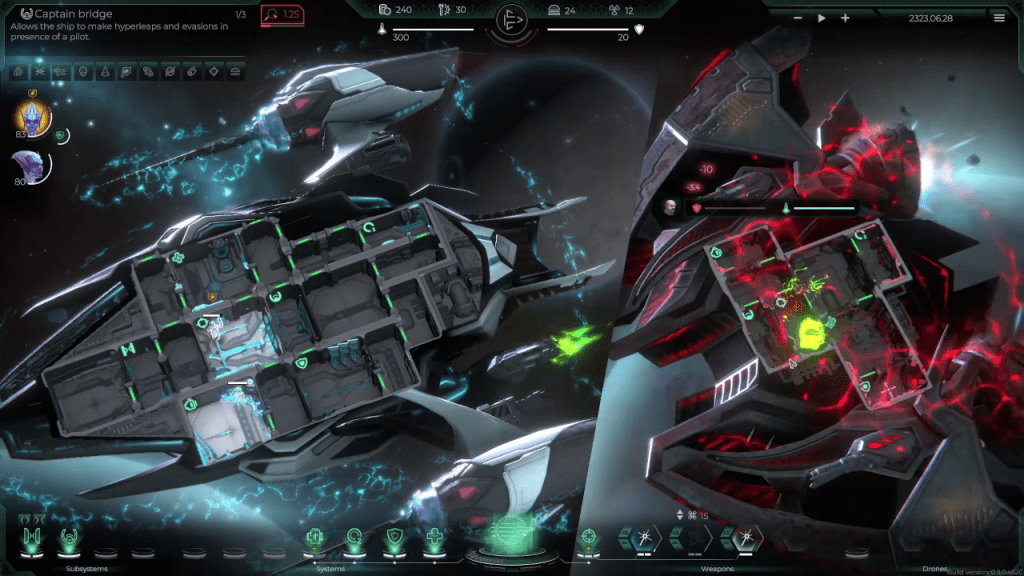
Task: Open the hamburger menu in top-right corner
Action: pos(999,18)
